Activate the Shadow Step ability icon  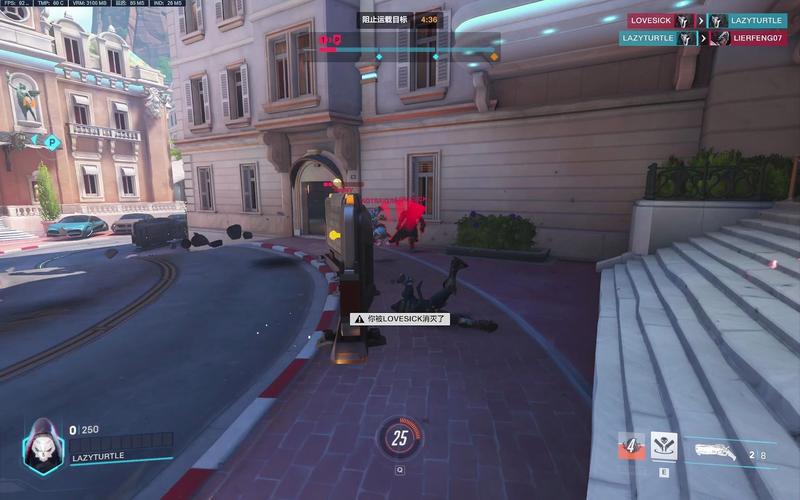[663, 446]
